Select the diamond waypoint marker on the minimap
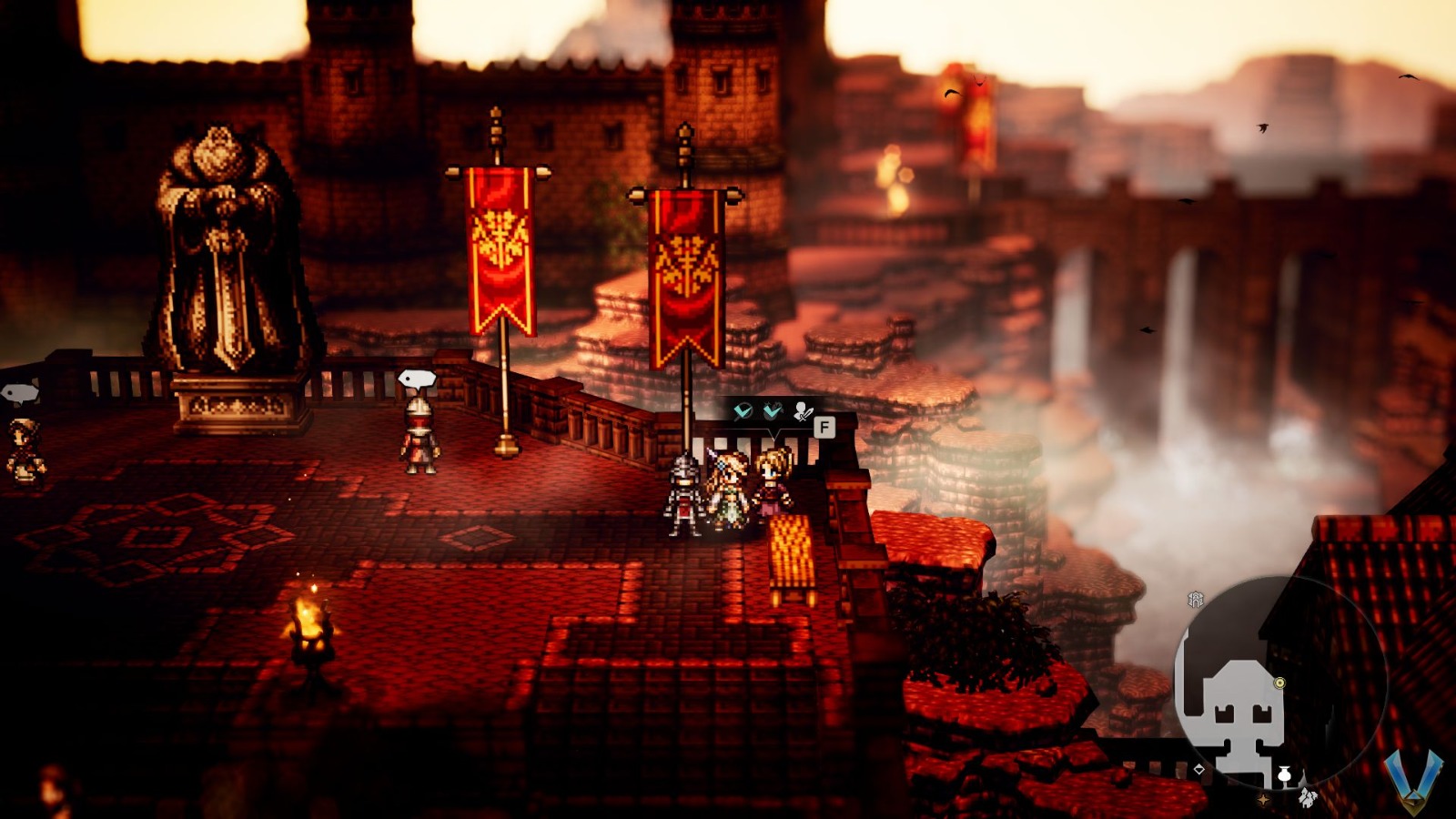 tap(1199, 769)
